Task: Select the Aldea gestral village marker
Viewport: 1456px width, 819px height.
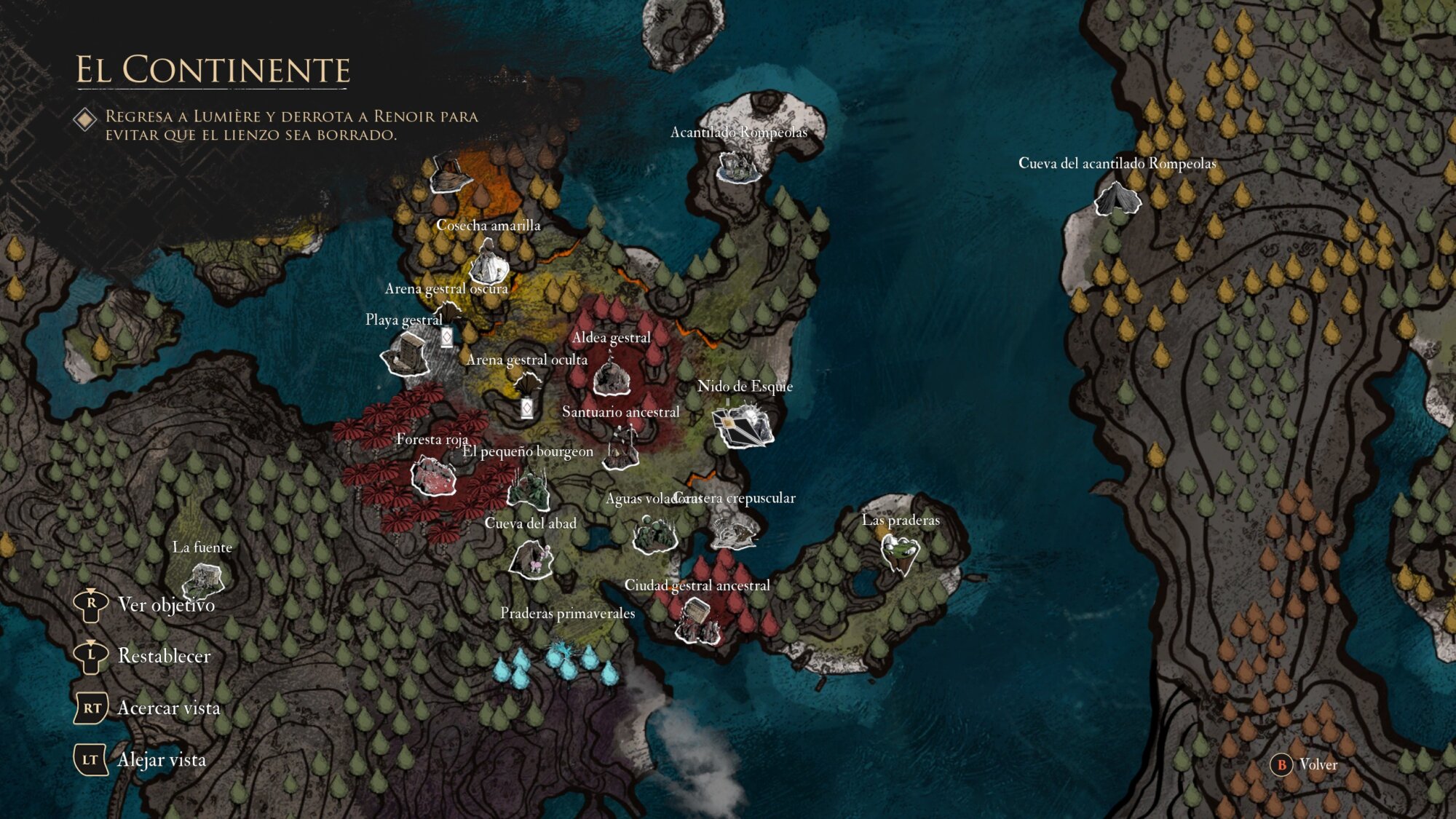Action: point(612,377)
